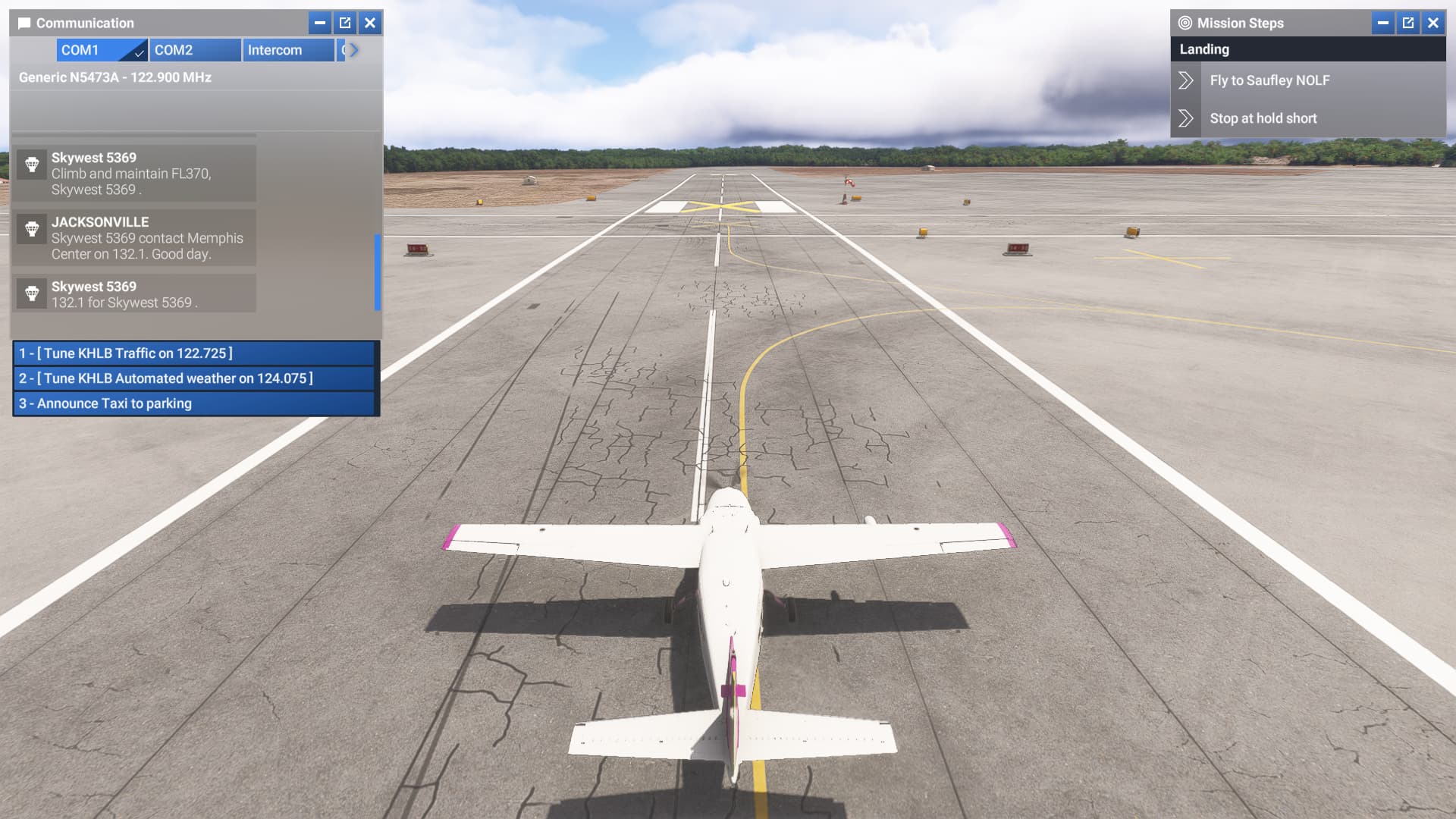
Task: Click the chevron beside Stop at hold short
Action: coord(1187,118)
